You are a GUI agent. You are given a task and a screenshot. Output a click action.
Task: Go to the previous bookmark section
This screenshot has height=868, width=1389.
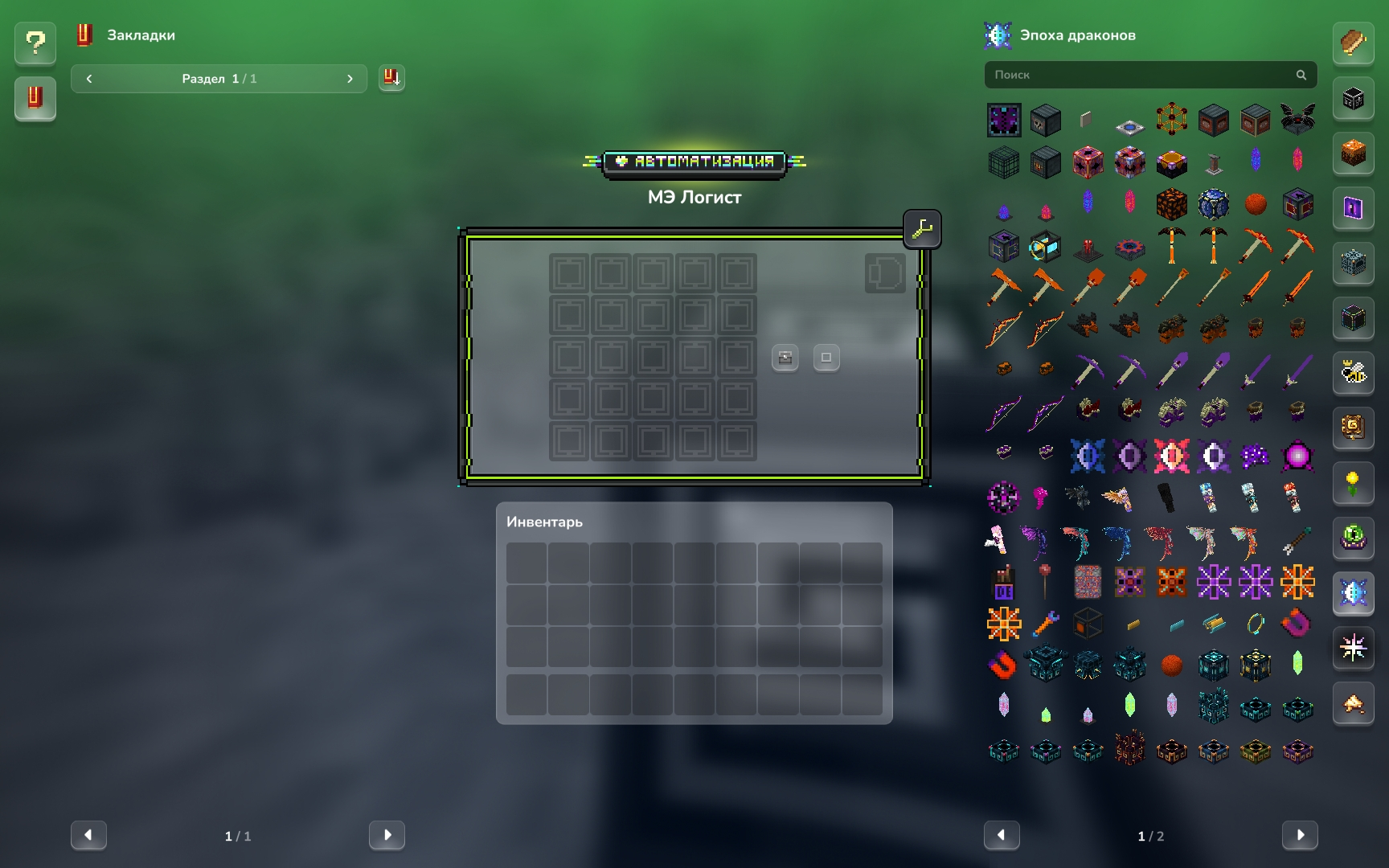[x=89, y=79]
